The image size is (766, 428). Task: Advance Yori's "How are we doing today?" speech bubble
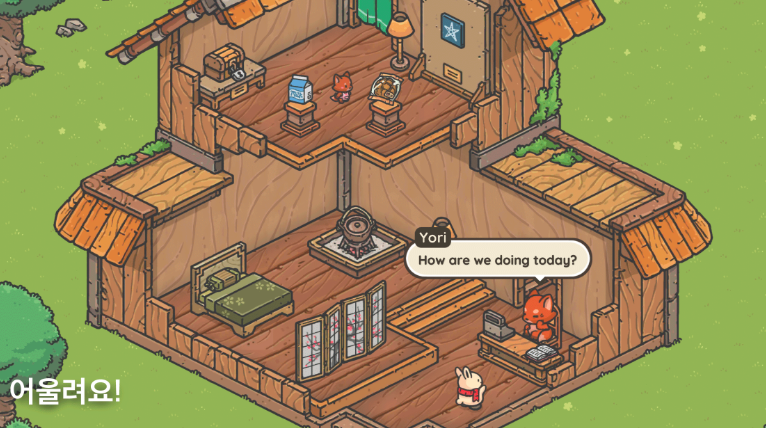tap(497, 261)
